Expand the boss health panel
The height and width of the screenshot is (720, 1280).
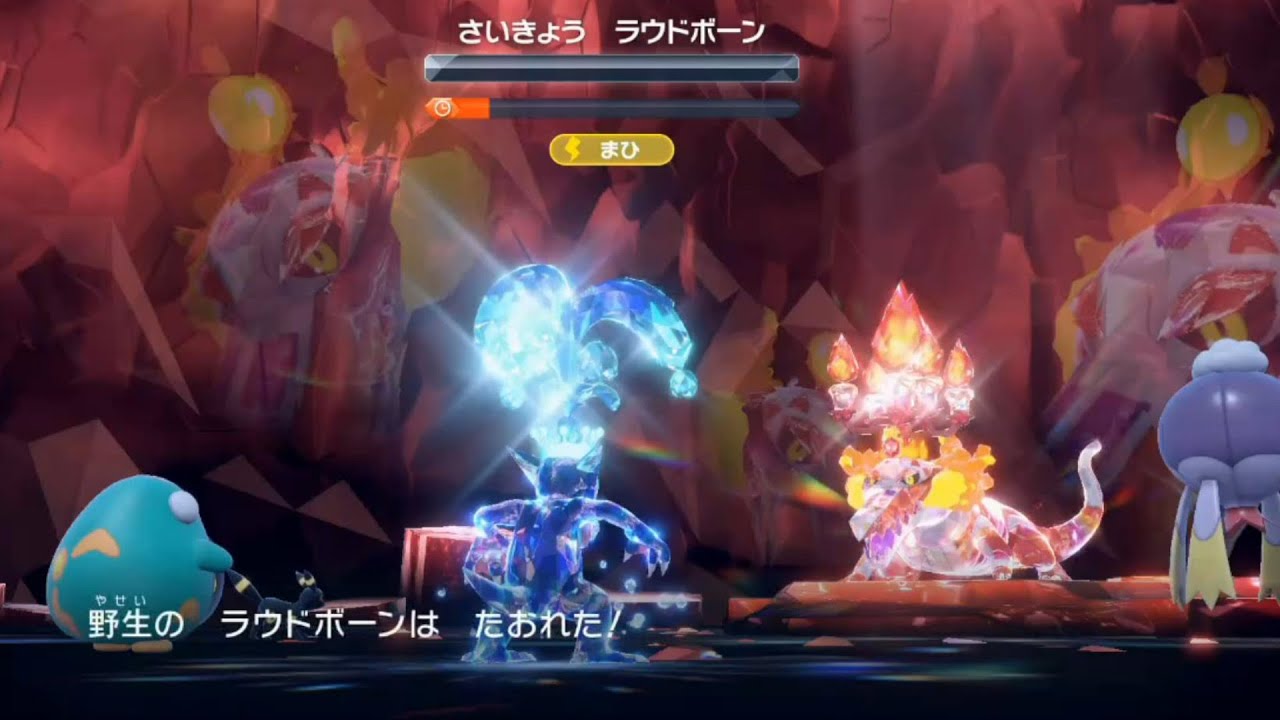pyautogui.click(x=610, y=70)
